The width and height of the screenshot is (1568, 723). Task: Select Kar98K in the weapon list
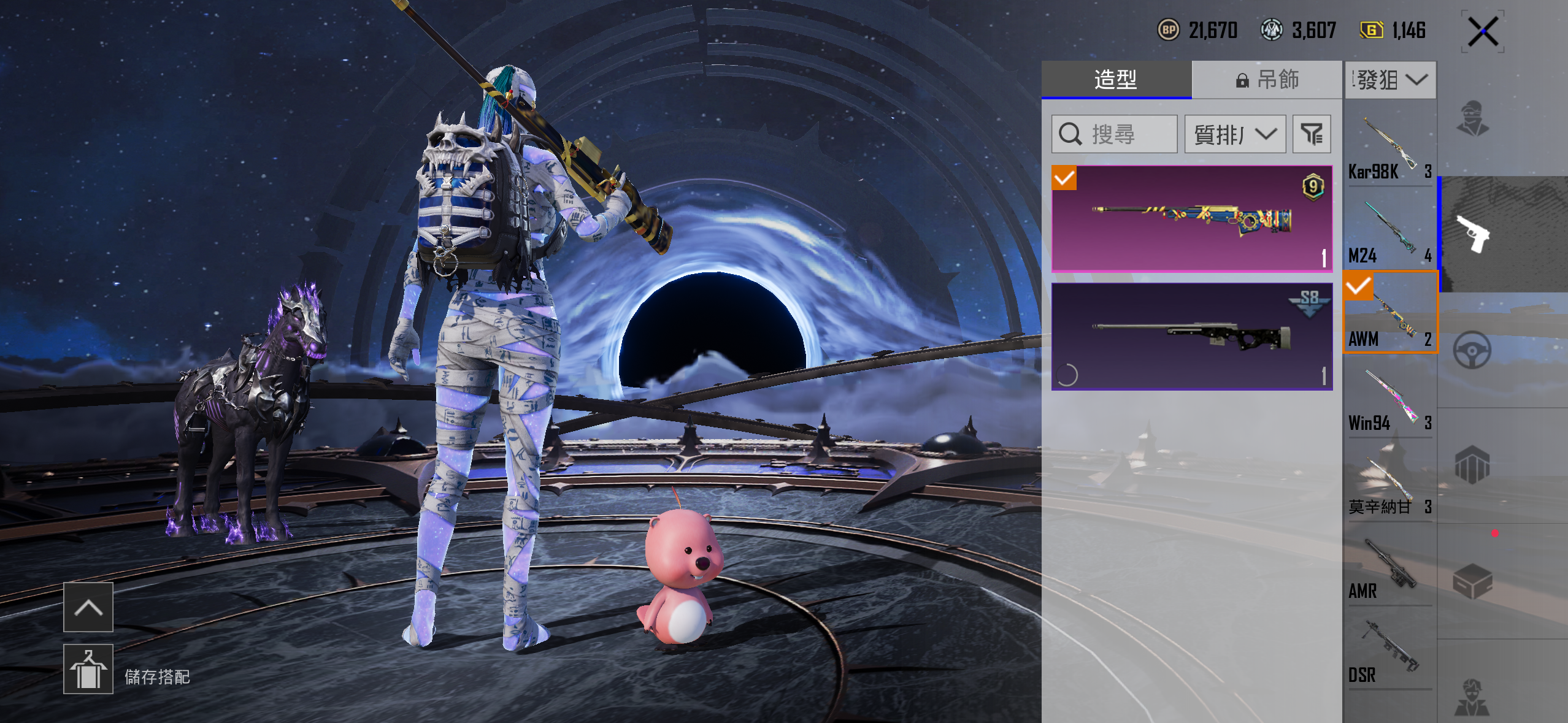click(1389, 147)
